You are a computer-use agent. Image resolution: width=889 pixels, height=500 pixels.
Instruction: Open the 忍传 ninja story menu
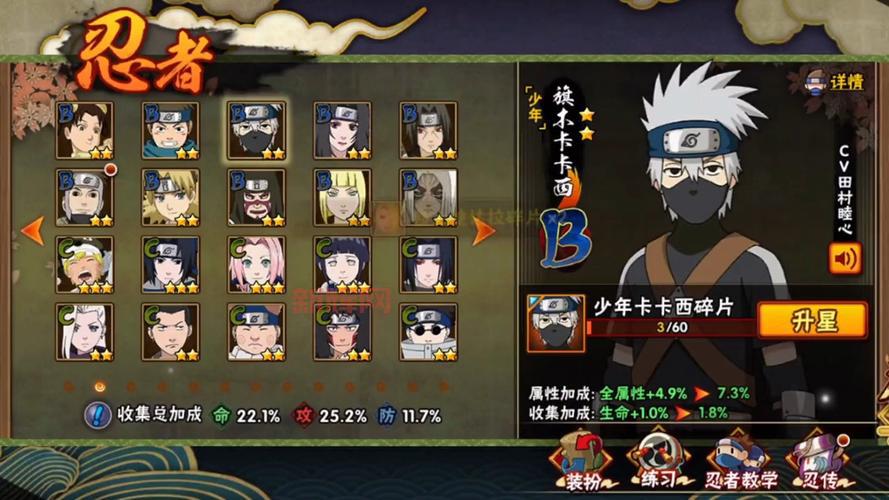point(812,459)
